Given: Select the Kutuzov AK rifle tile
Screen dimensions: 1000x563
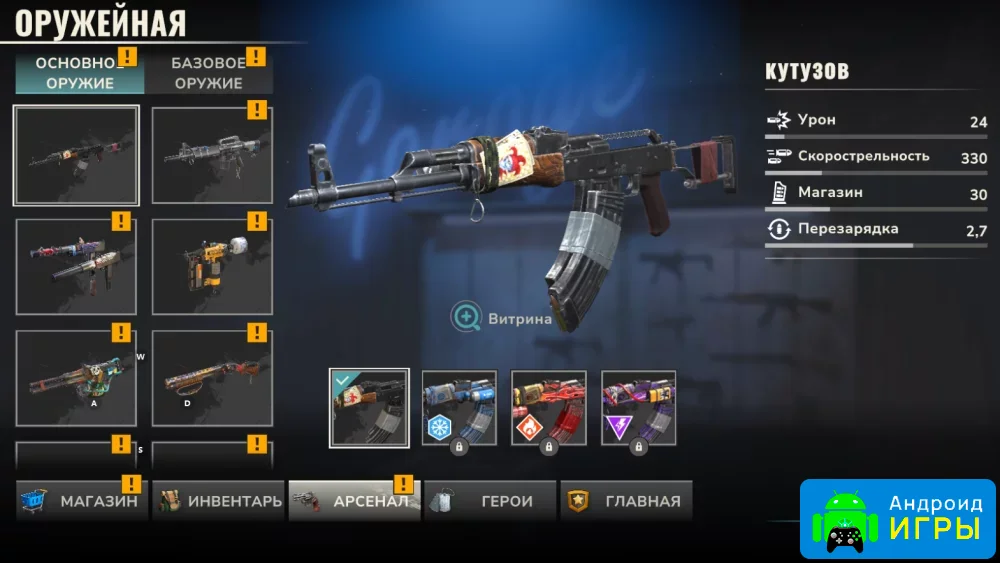Looking at the screenshot, I should (76, 155).
